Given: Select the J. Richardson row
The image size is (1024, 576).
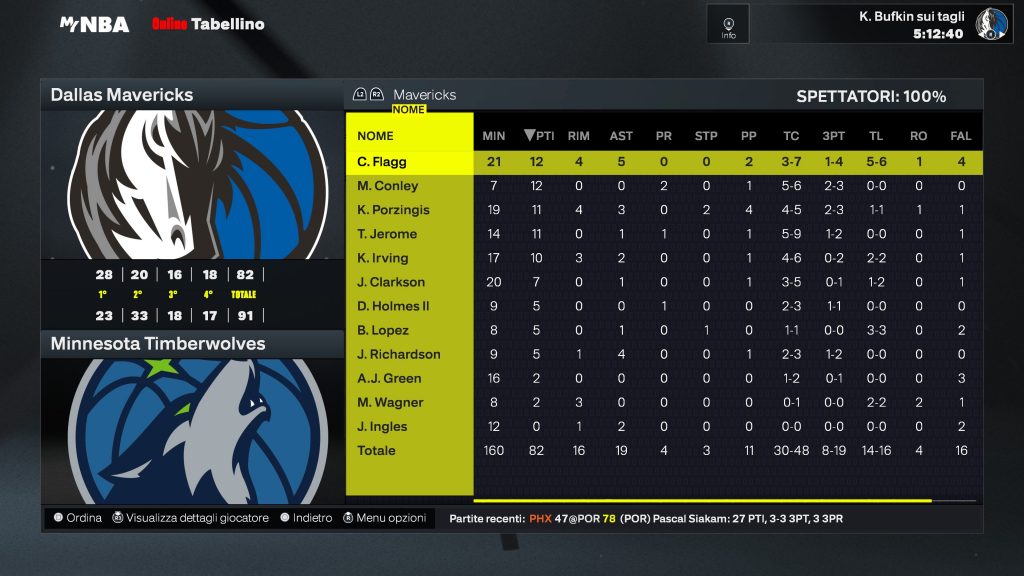Looking at the screenshot, I should [x=398, y=354].
